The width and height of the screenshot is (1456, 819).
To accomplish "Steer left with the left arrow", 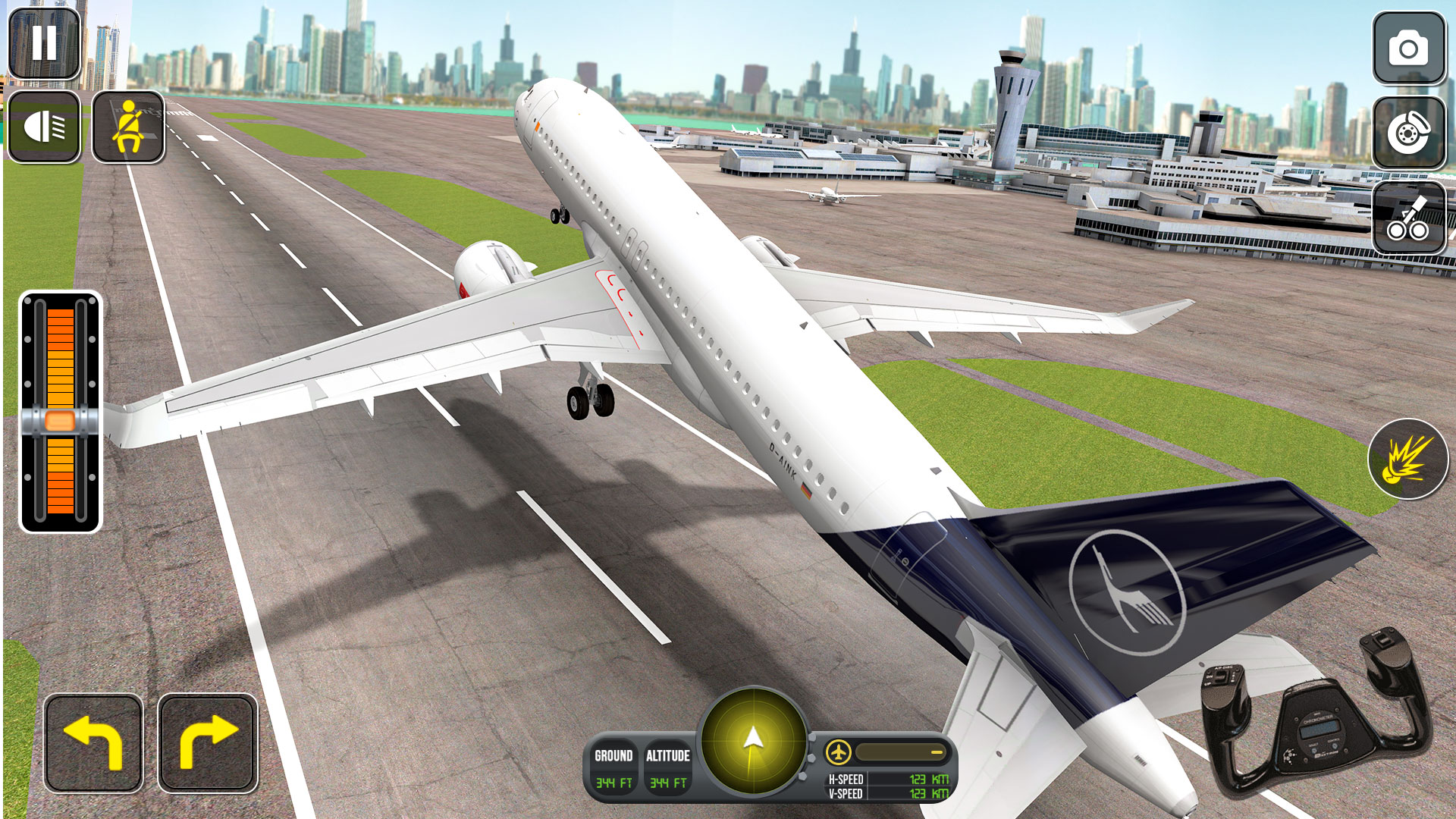I will point(93,743).
